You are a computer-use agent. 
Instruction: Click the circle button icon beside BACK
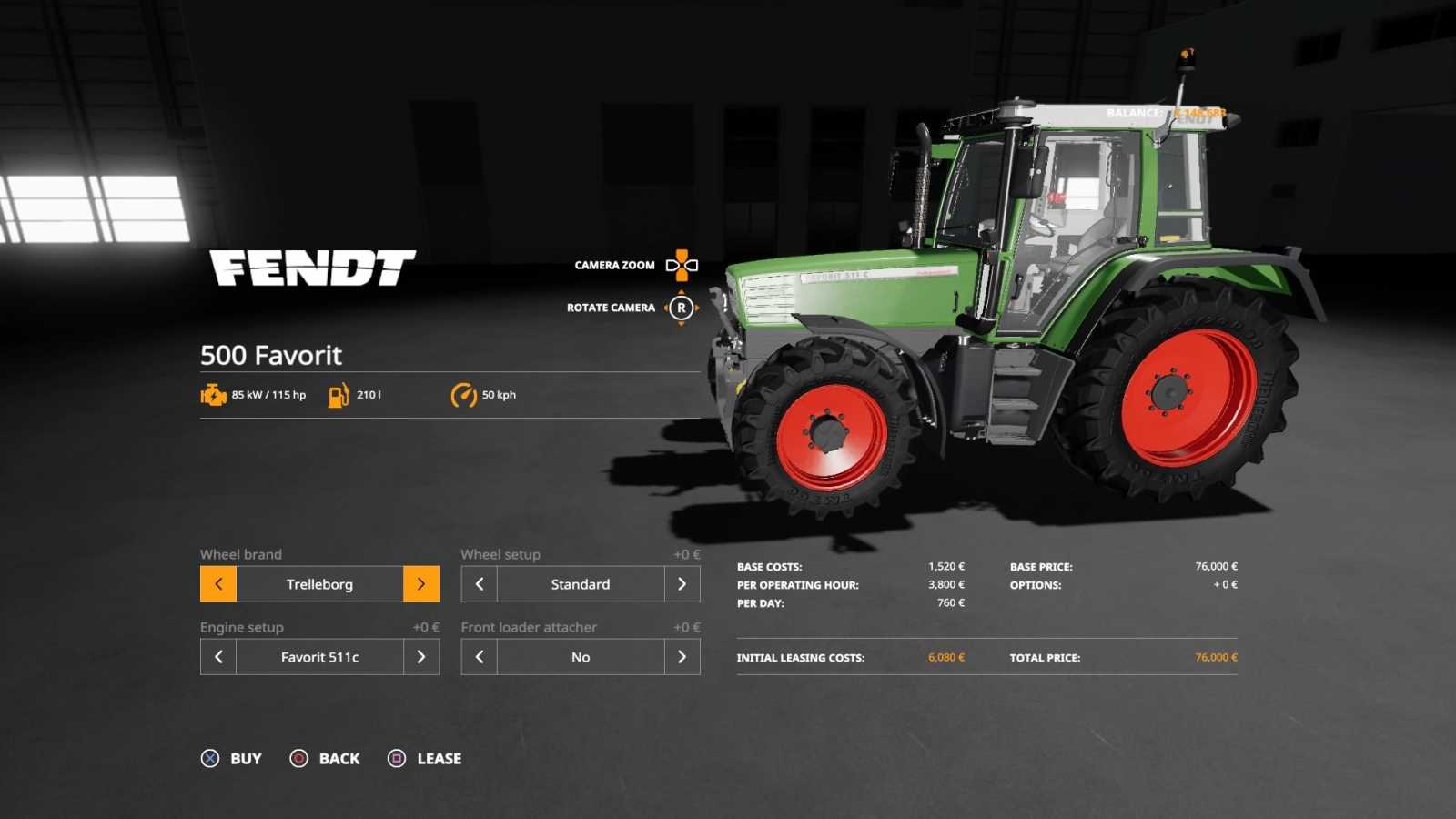coord(298,758)
